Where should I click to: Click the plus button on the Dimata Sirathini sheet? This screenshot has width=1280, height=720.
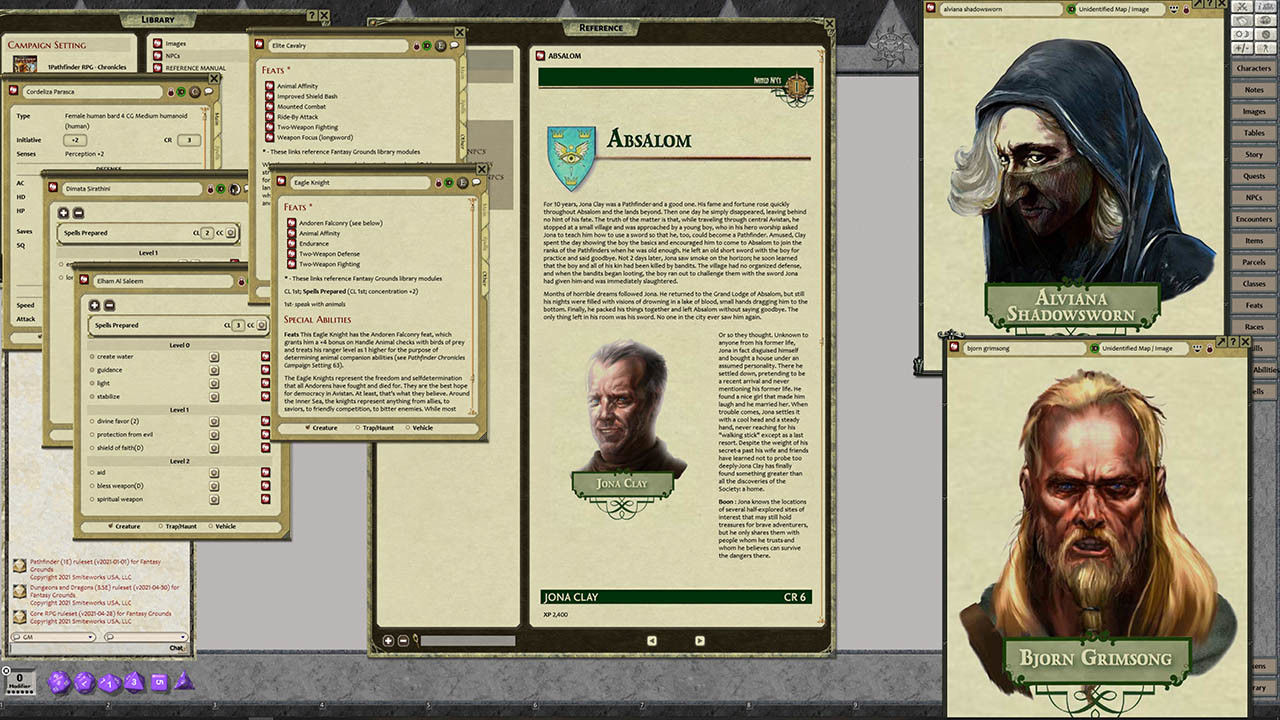click(64, 213)
